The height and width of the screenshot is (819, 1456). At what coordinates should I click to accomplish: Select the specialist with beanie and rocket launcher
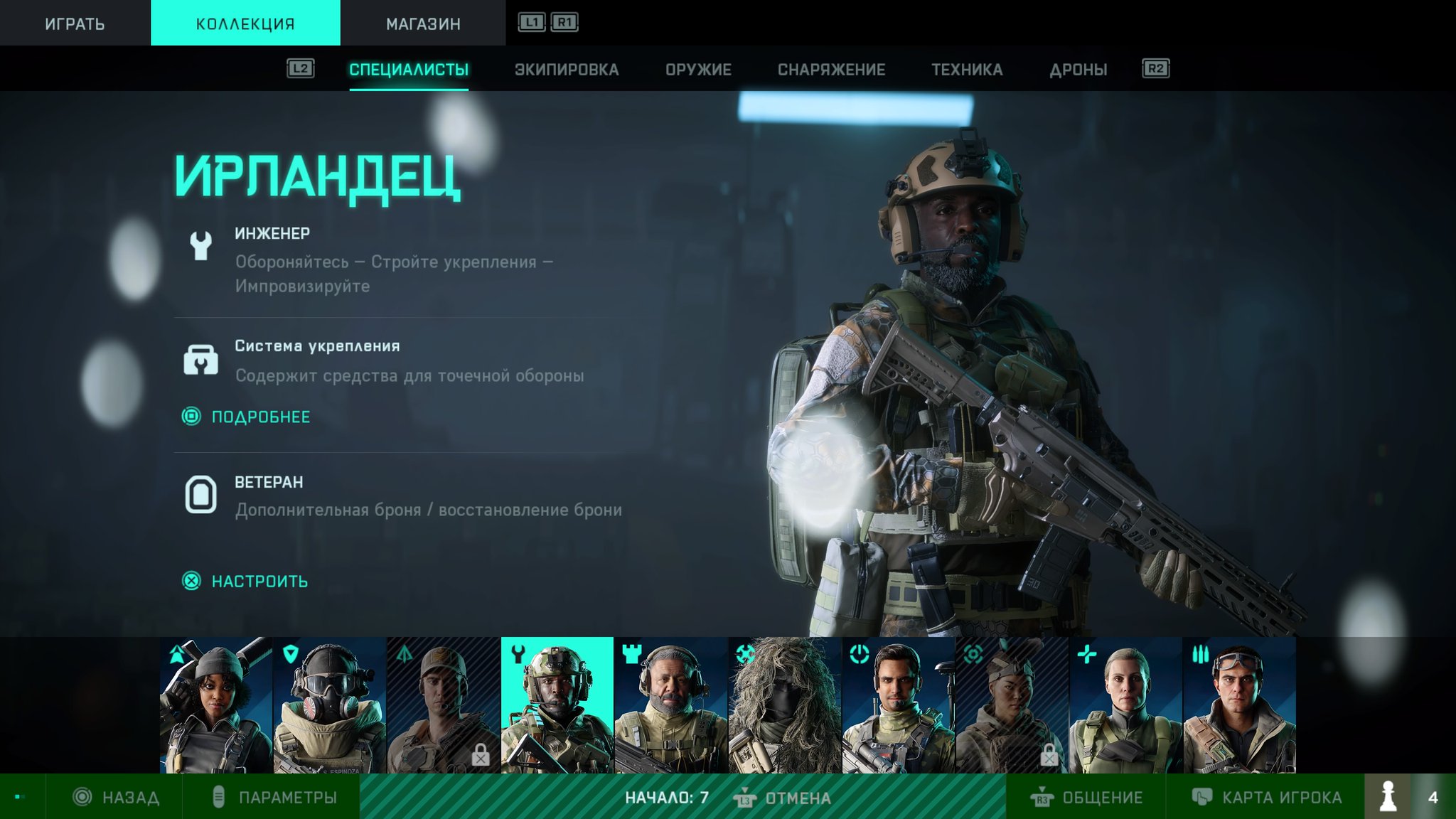[x=216, y=705]
